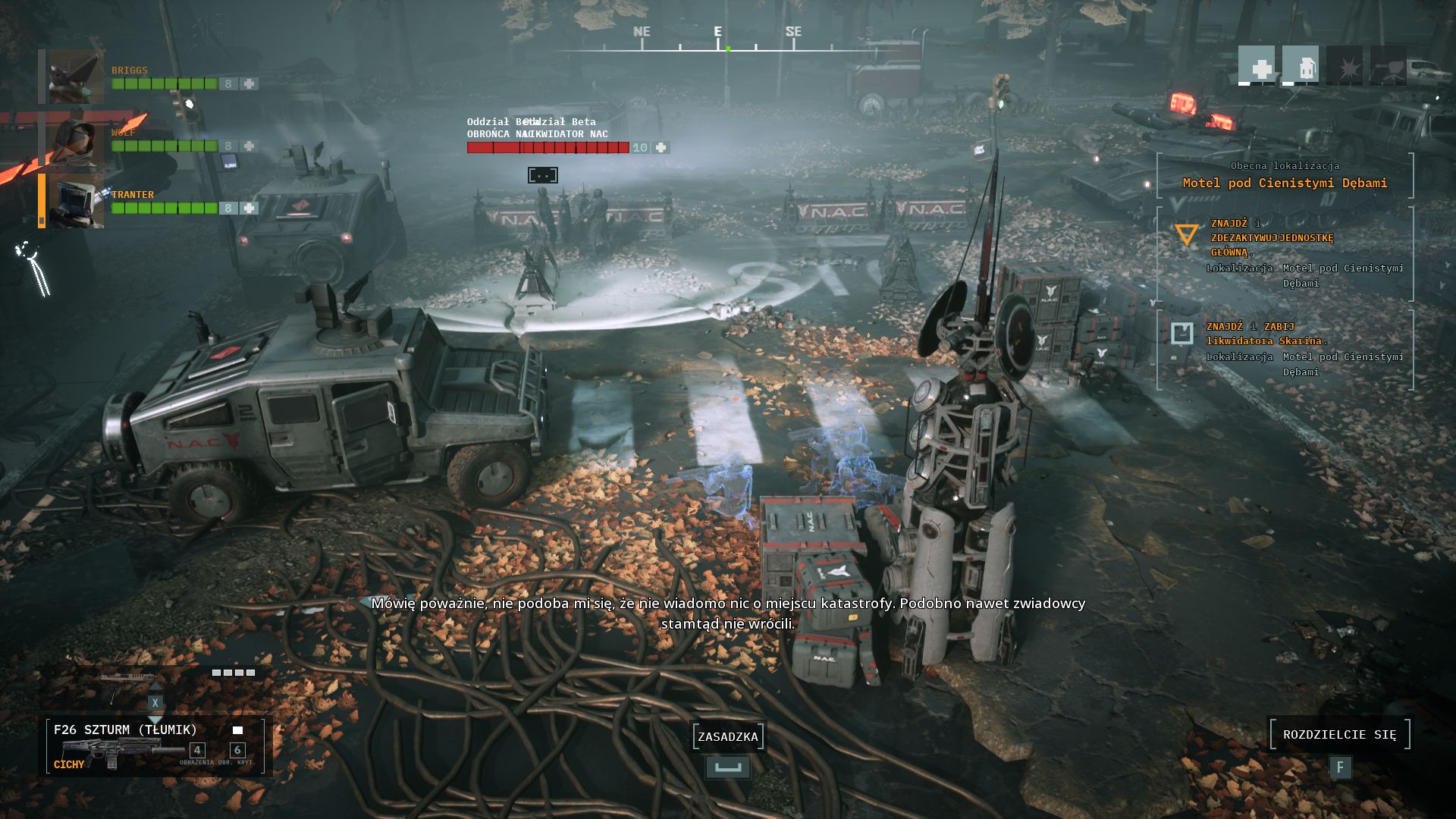Select the grenade item slot
This screenshot has width=1456, height=819.
click(x=1300, y=65)
